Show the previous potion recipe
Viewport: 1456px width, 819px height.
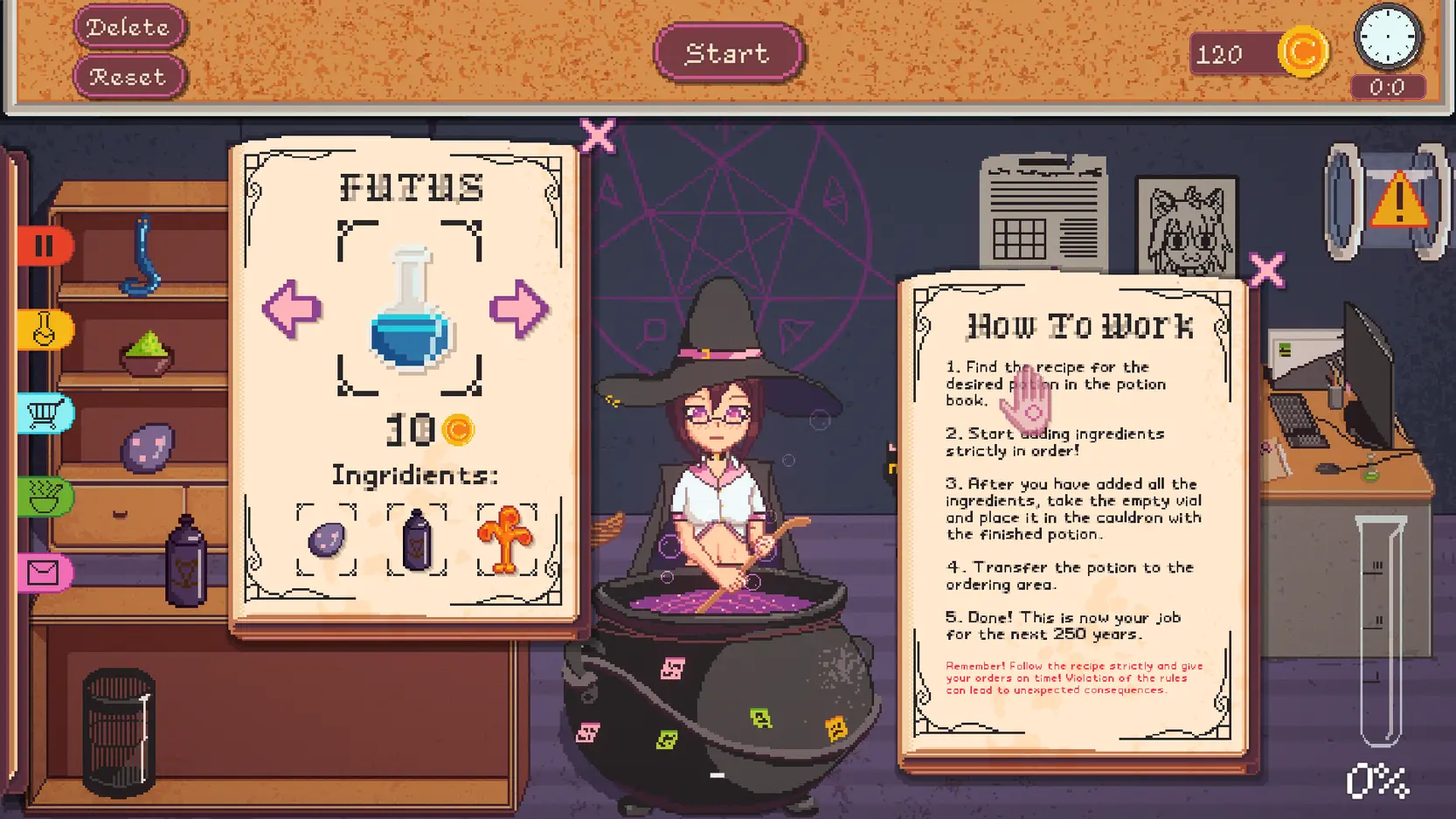292,309
